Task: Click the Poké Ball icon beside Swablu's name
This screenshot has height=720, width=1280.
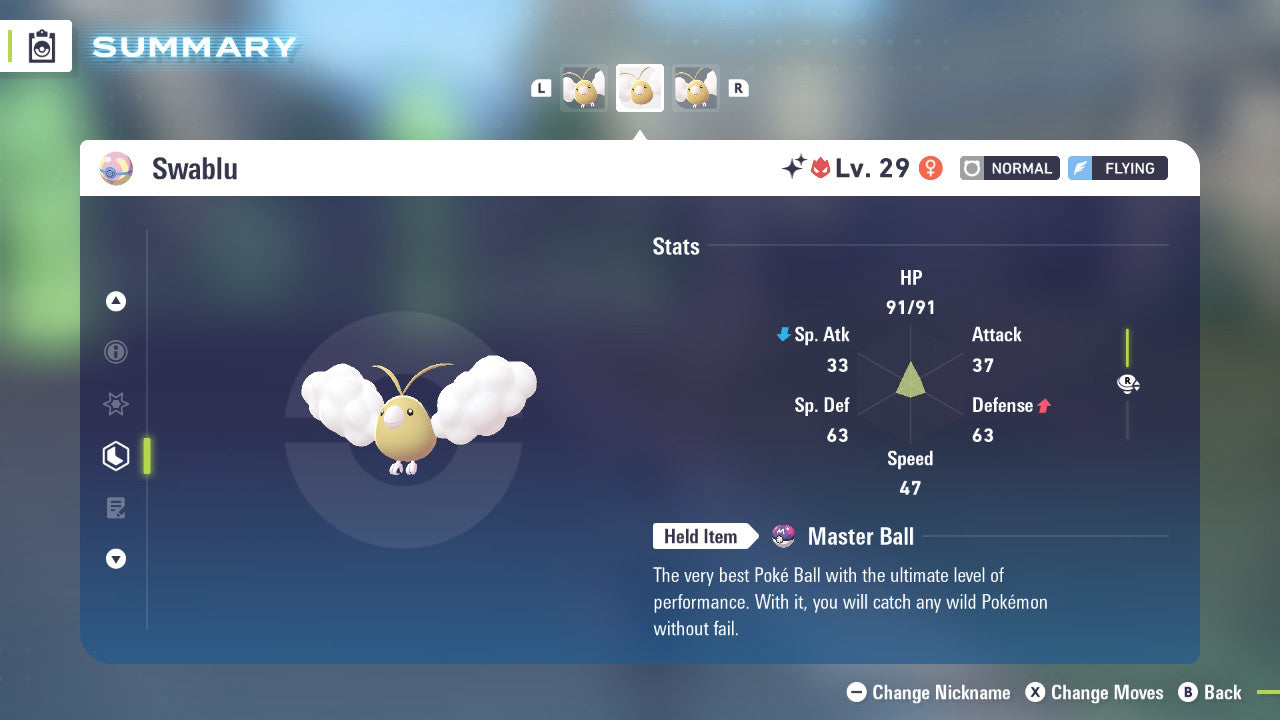Action: (115, 168)
